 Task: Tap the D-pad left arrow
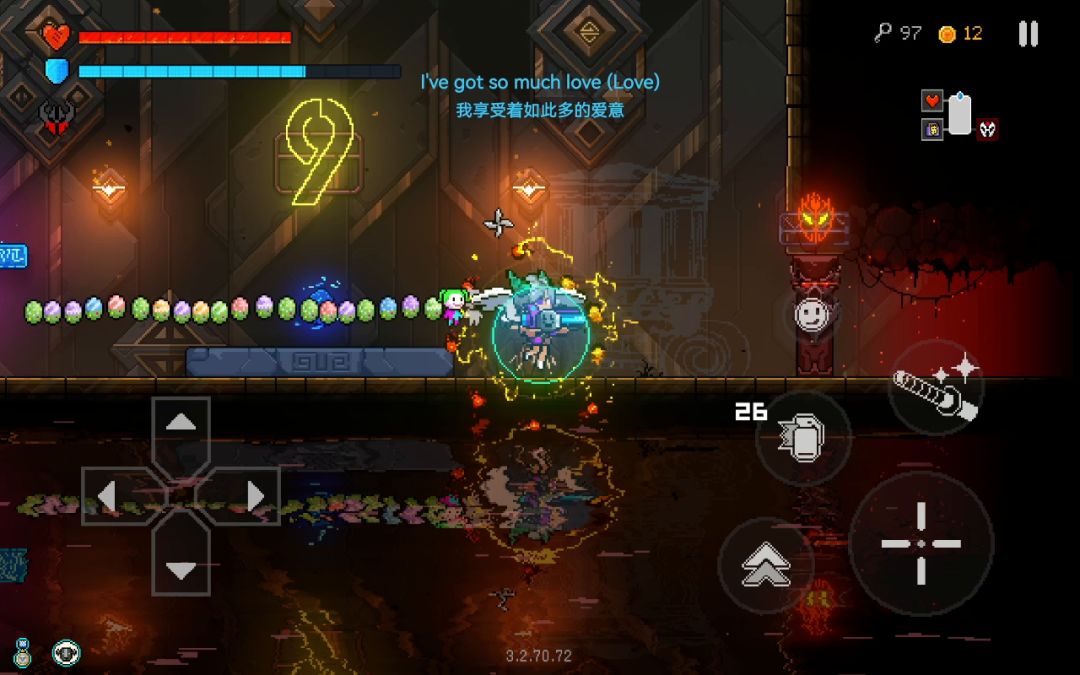point(108,496)
